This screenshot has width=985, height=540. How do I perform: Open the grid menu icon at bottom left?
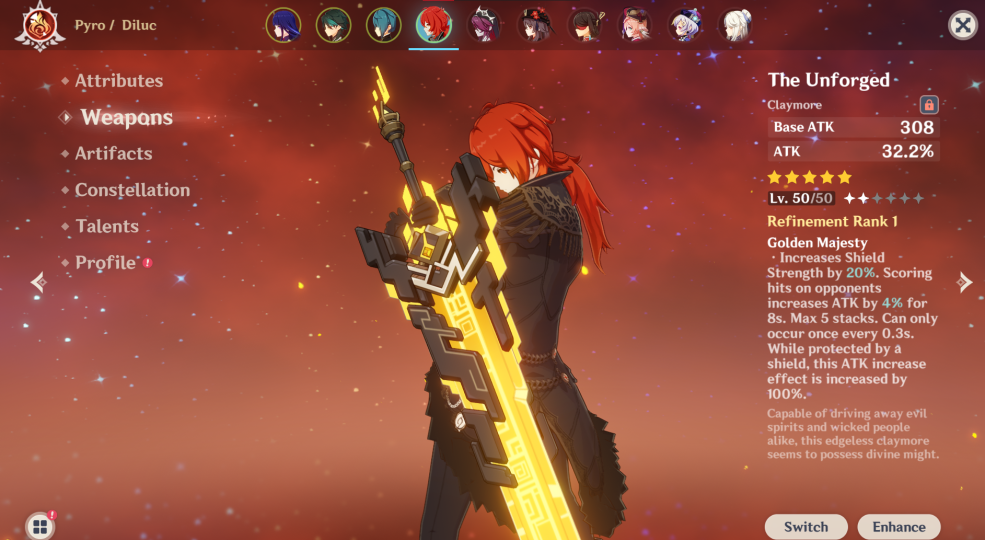coord(40,526)
